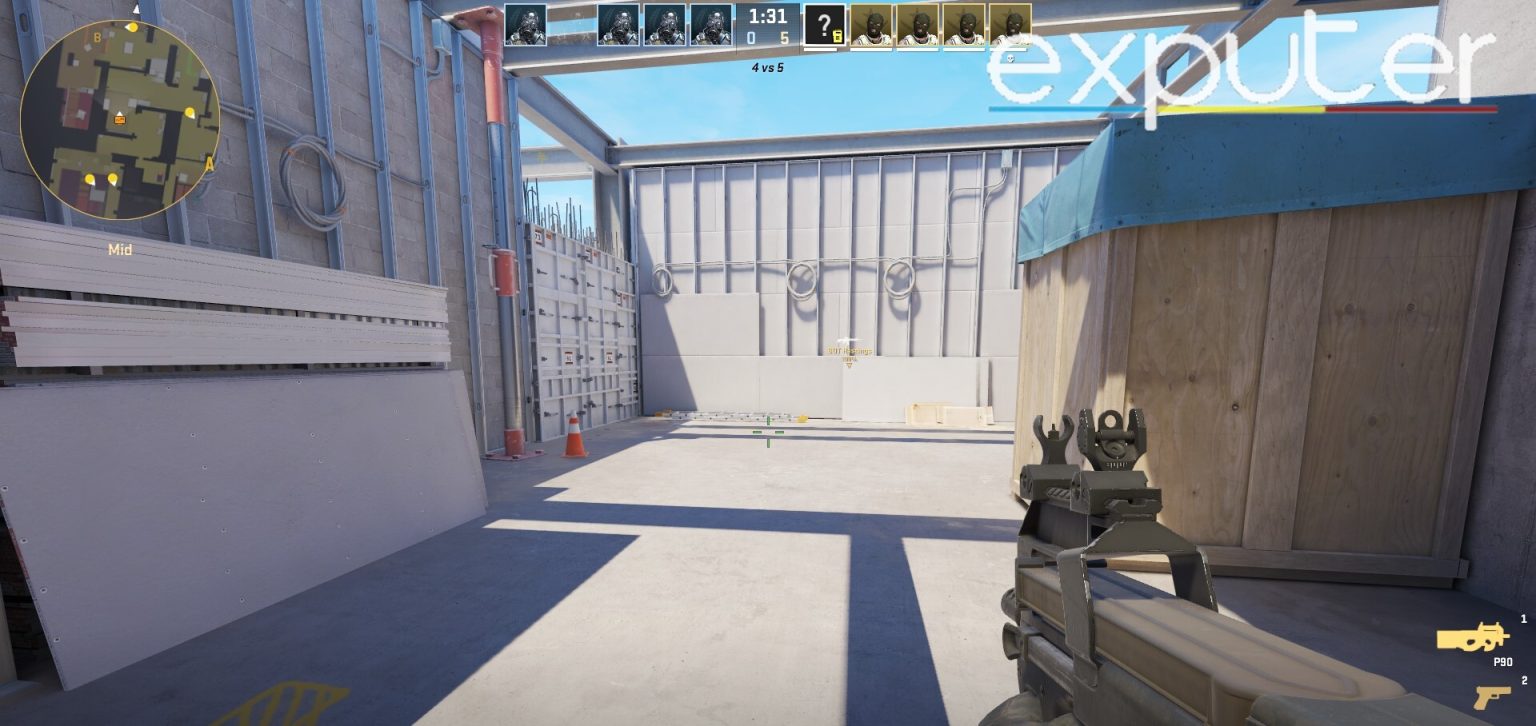
Task: Click the small yellow bomb icon near the timer
Action: [x=836, y=33]
